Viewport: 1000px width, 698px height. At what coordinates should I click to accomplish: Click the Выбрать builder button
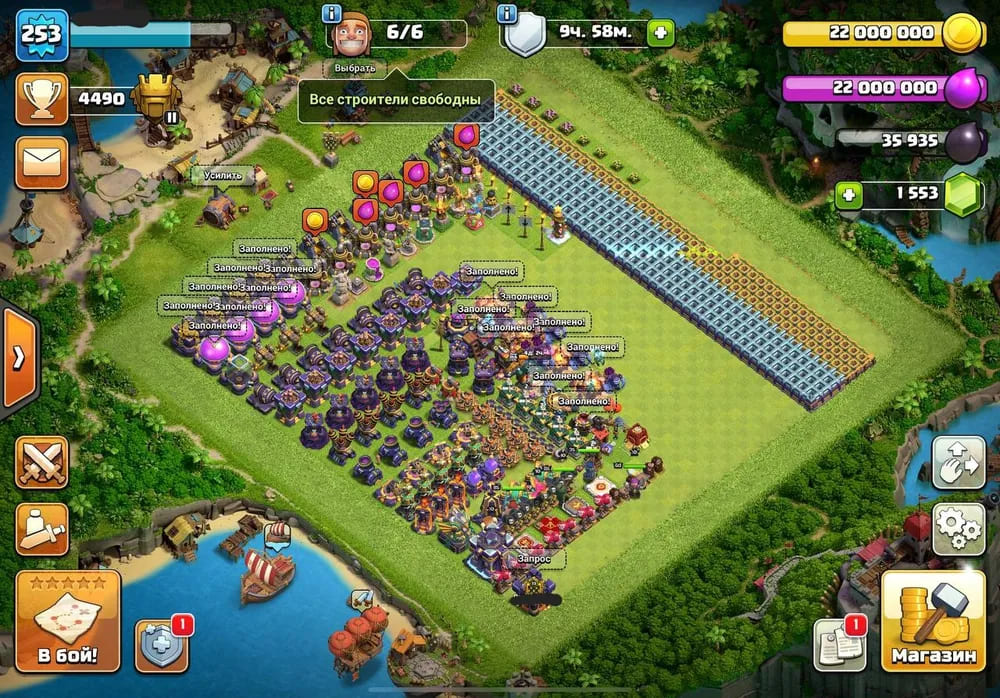(x=355, y=68)
